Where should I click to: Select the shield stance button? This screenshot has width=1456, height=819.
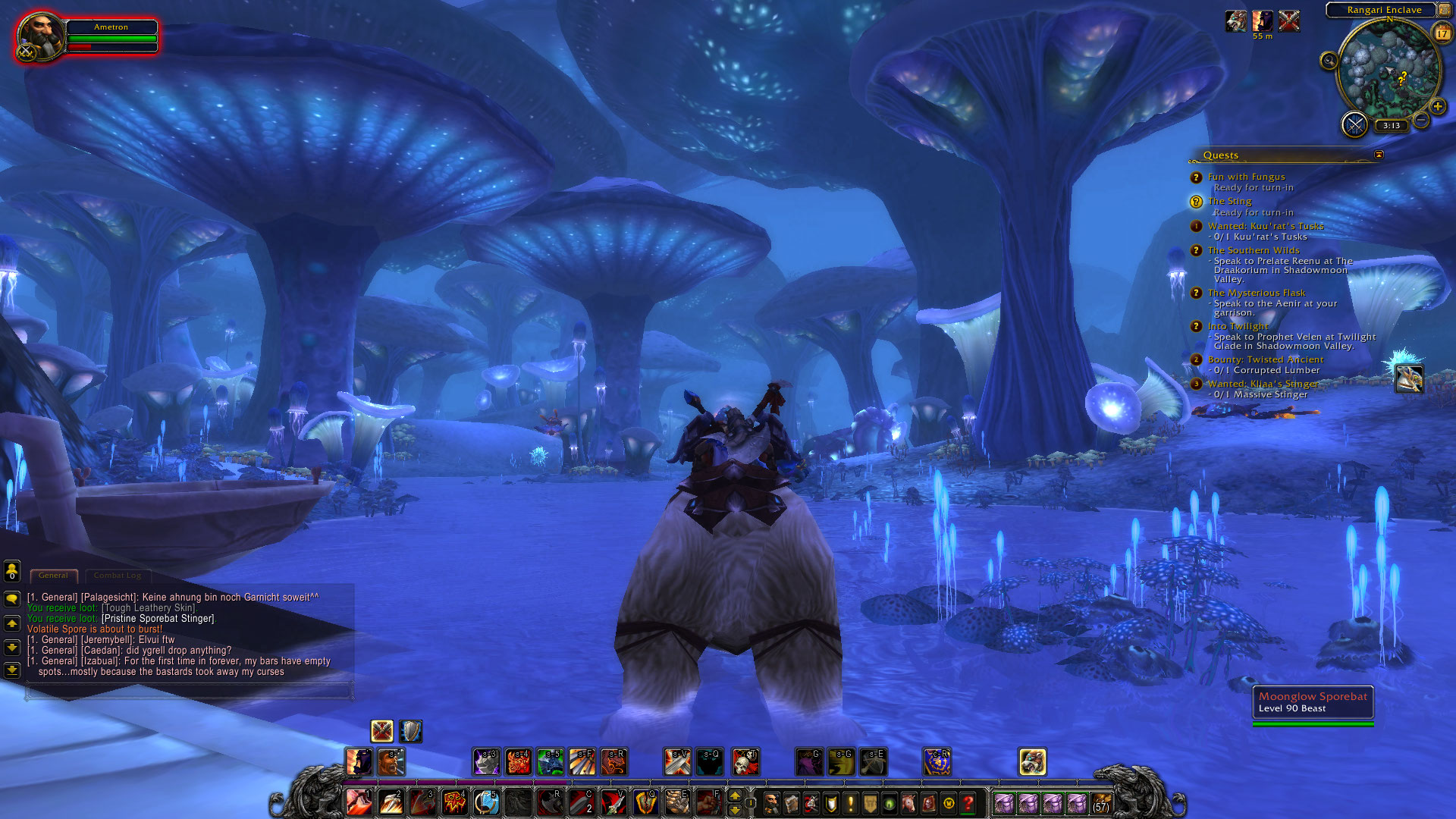411,731
